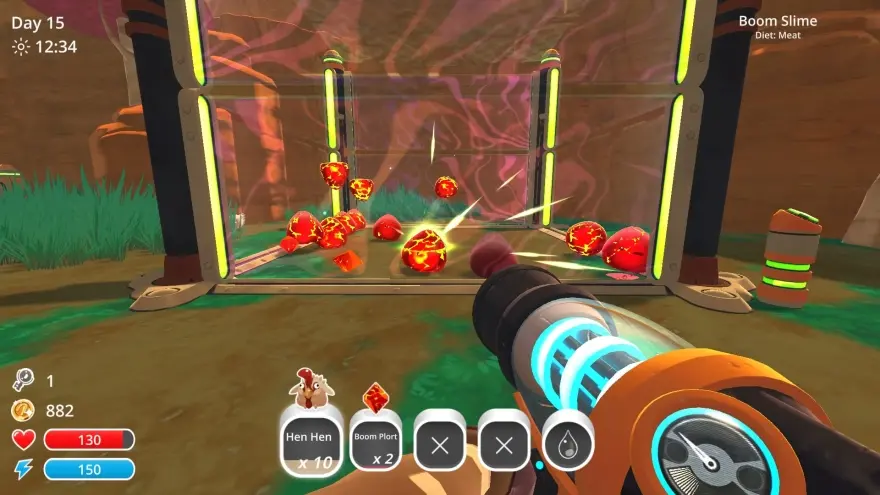This screenshot has width=880, height=495.
Task: Choose the water droplet tank slot
Action: (x=568, y=441)
